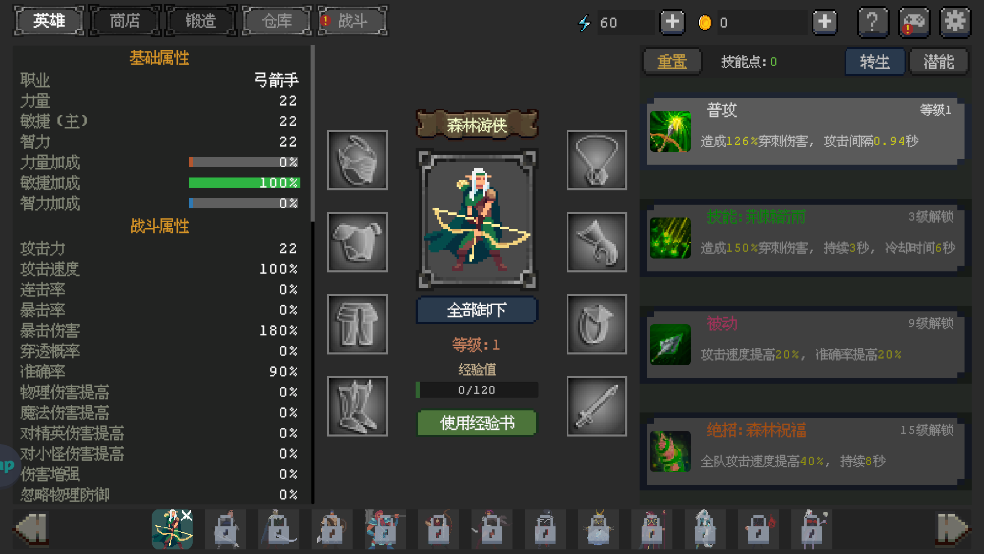Open the 商店 tab
Screen dimensions: 984x554
[x=125, y=21]
